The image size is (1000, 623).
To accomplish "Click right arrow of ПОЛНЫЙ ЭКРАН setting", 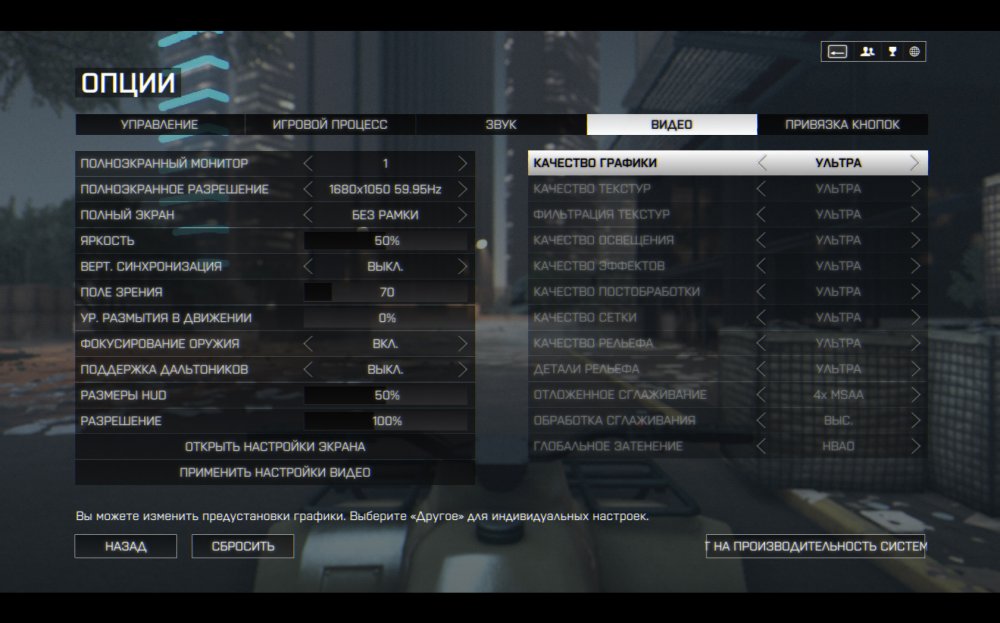I will [x=462, y=215].
